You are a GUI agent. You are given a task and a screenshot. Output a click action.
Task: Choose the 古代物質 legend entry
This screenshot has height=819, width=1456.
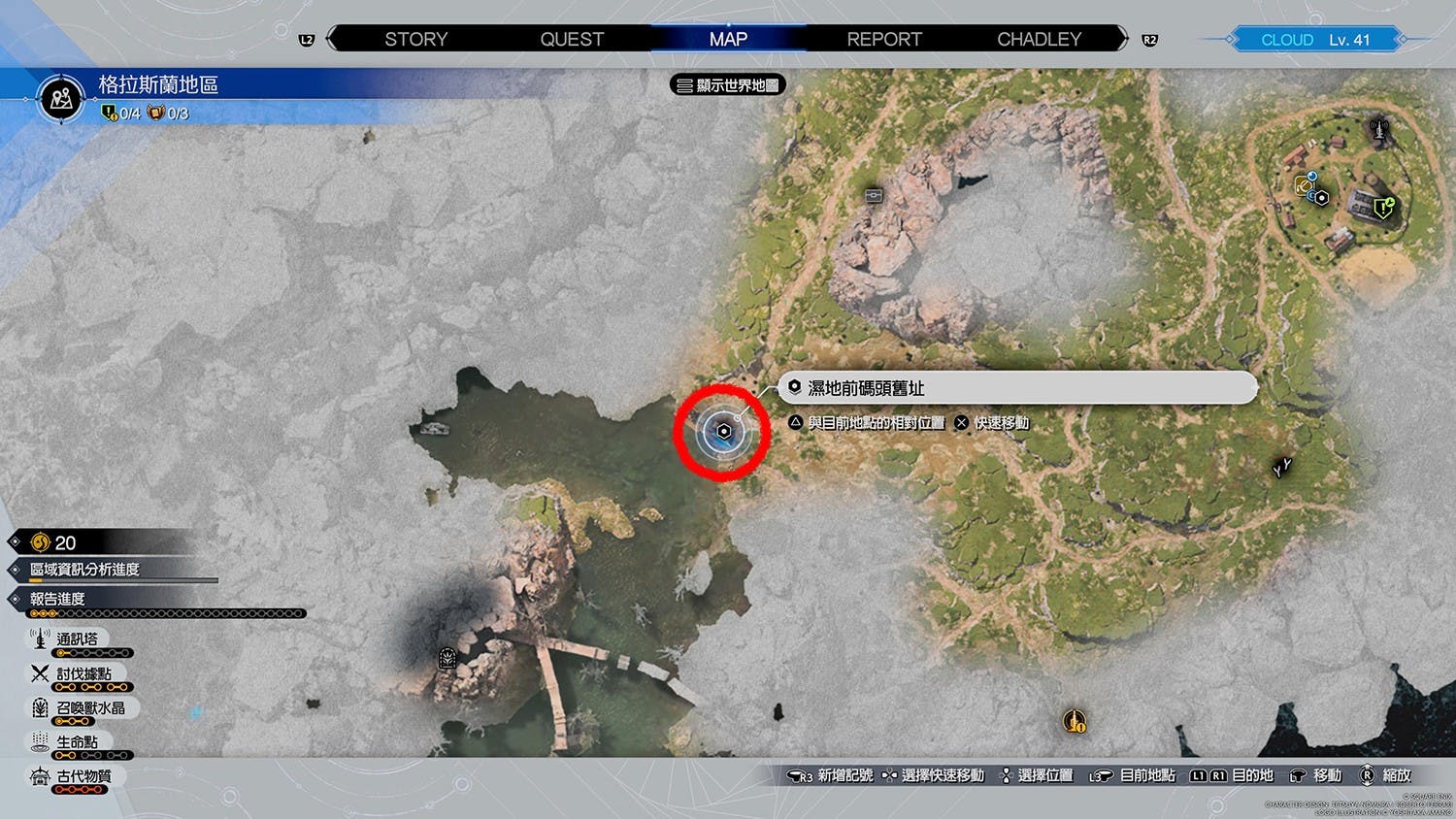coord(83,776)
